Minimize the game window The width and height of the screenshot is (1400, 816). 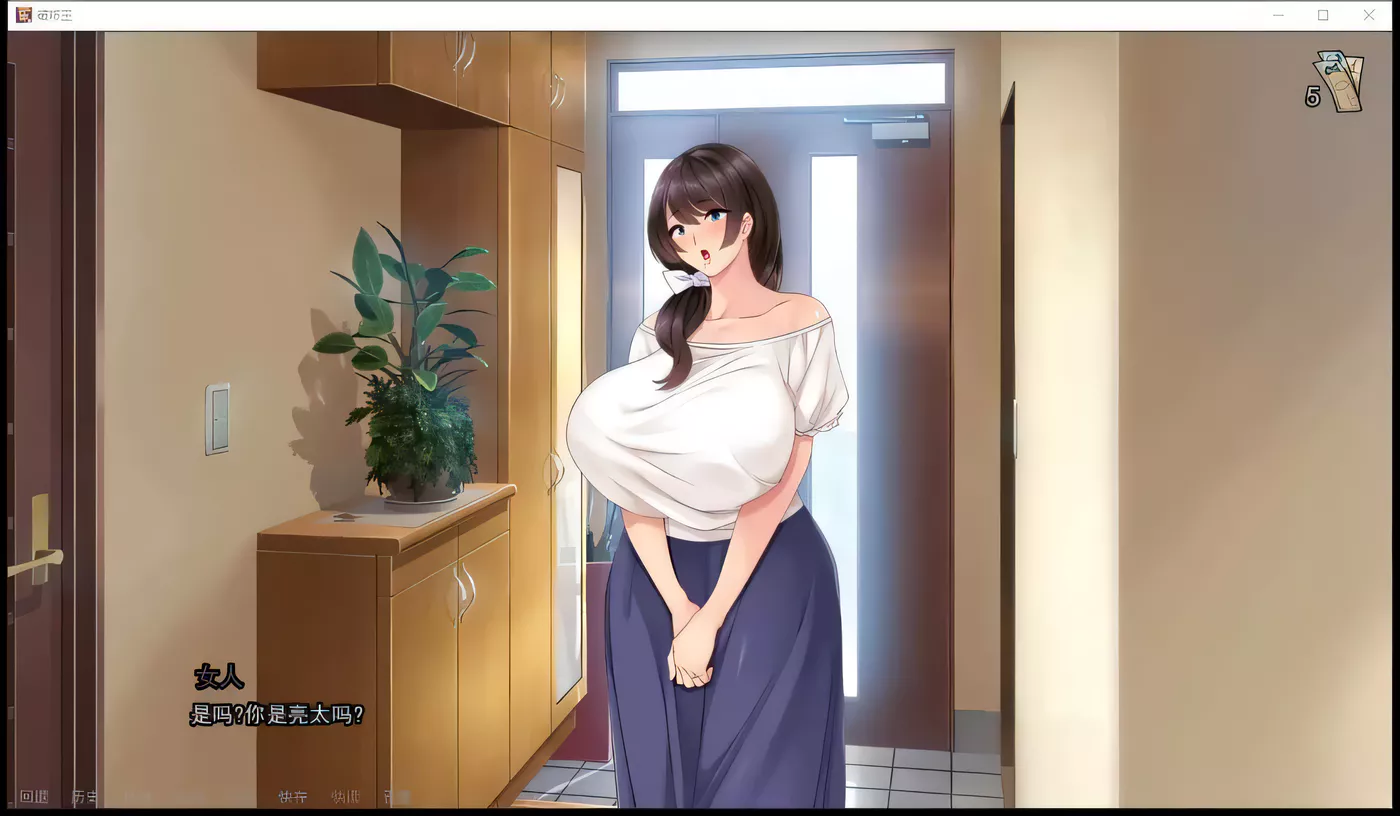(x=1278, y=15)
